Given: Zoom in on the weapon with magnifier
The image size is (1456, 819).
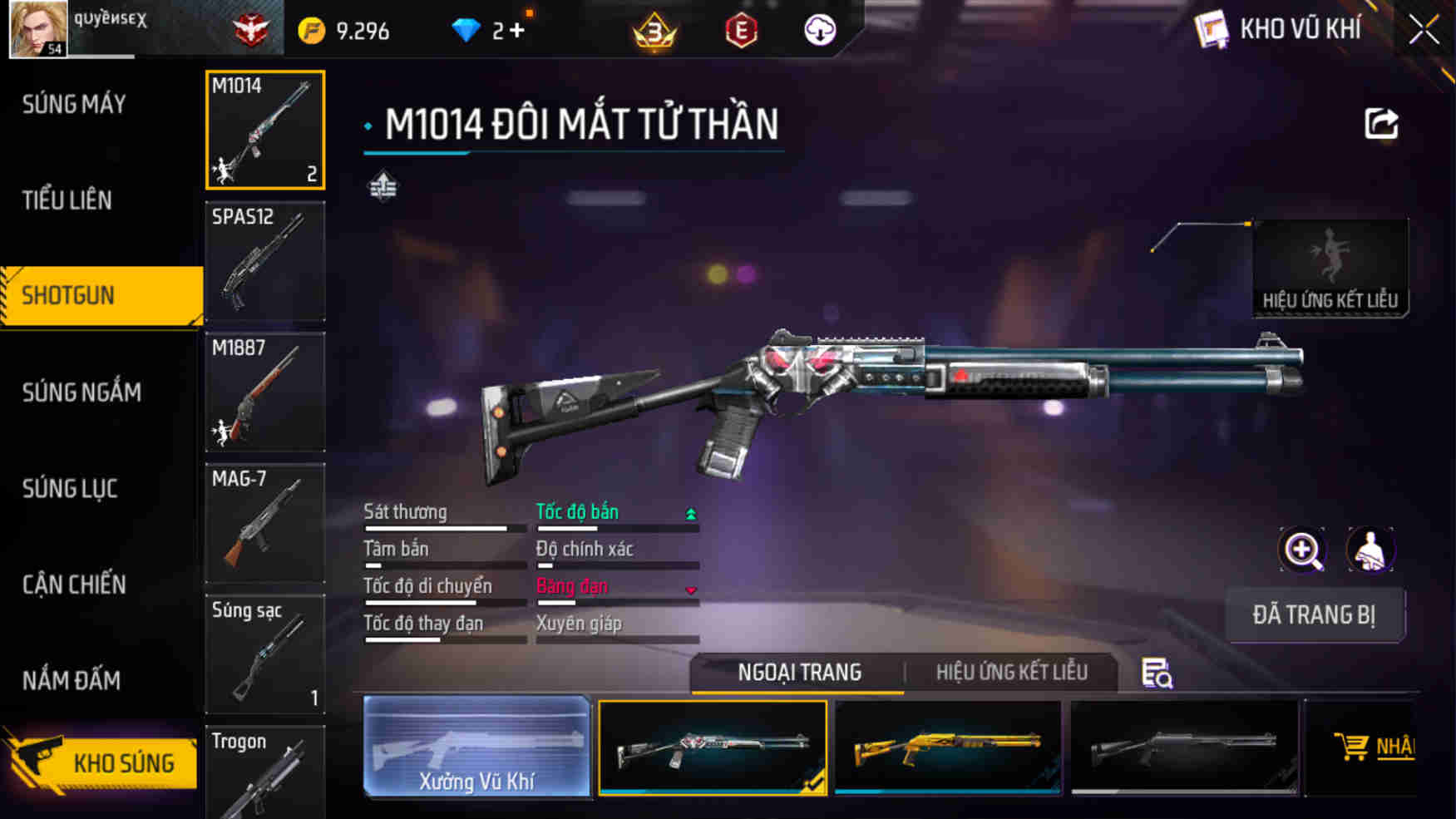Looking at the screenshot, I should [x=1302, y=550].
